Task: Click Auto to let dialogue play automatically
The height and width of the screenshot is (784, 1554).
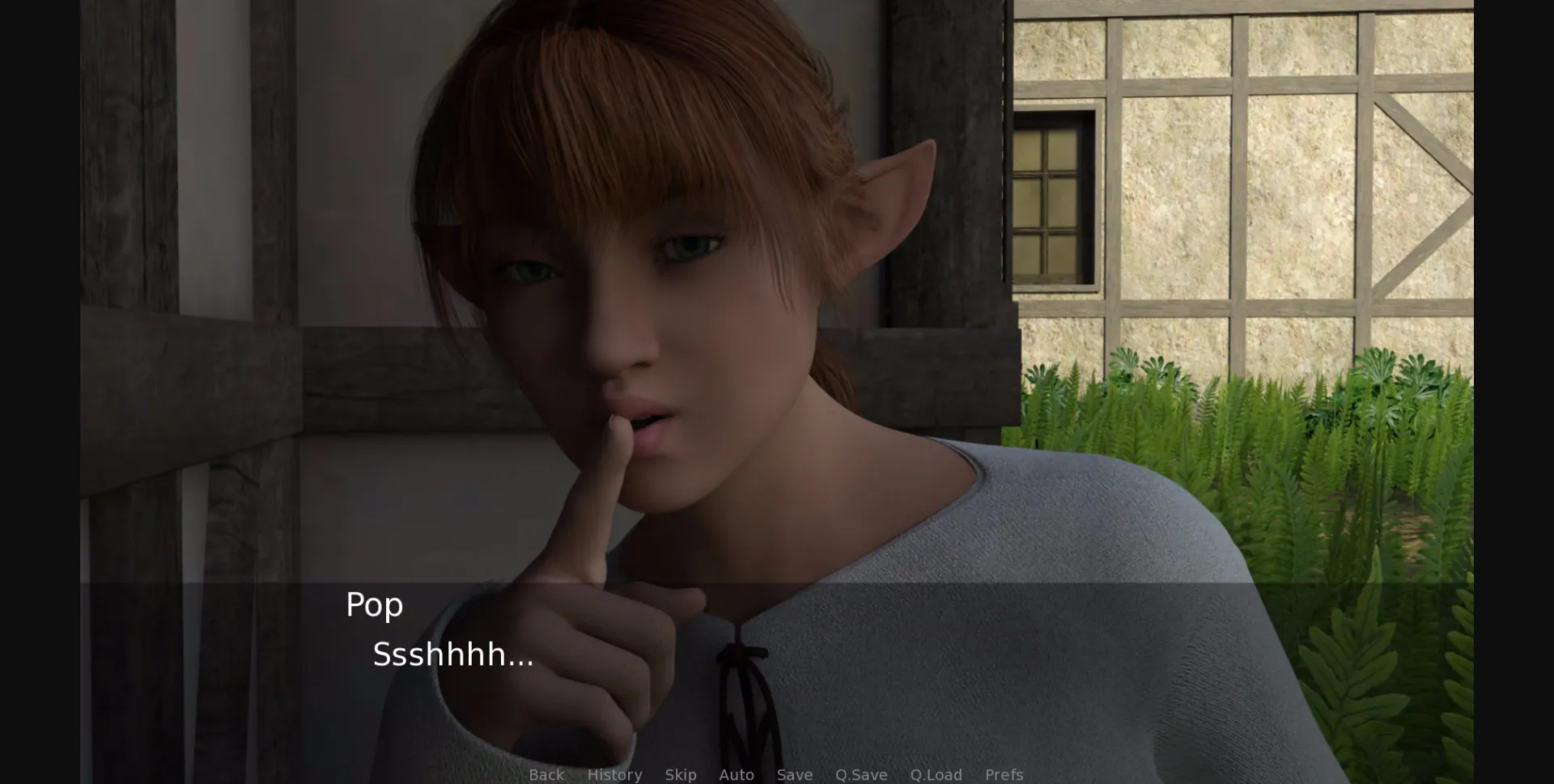Action: 736,774
